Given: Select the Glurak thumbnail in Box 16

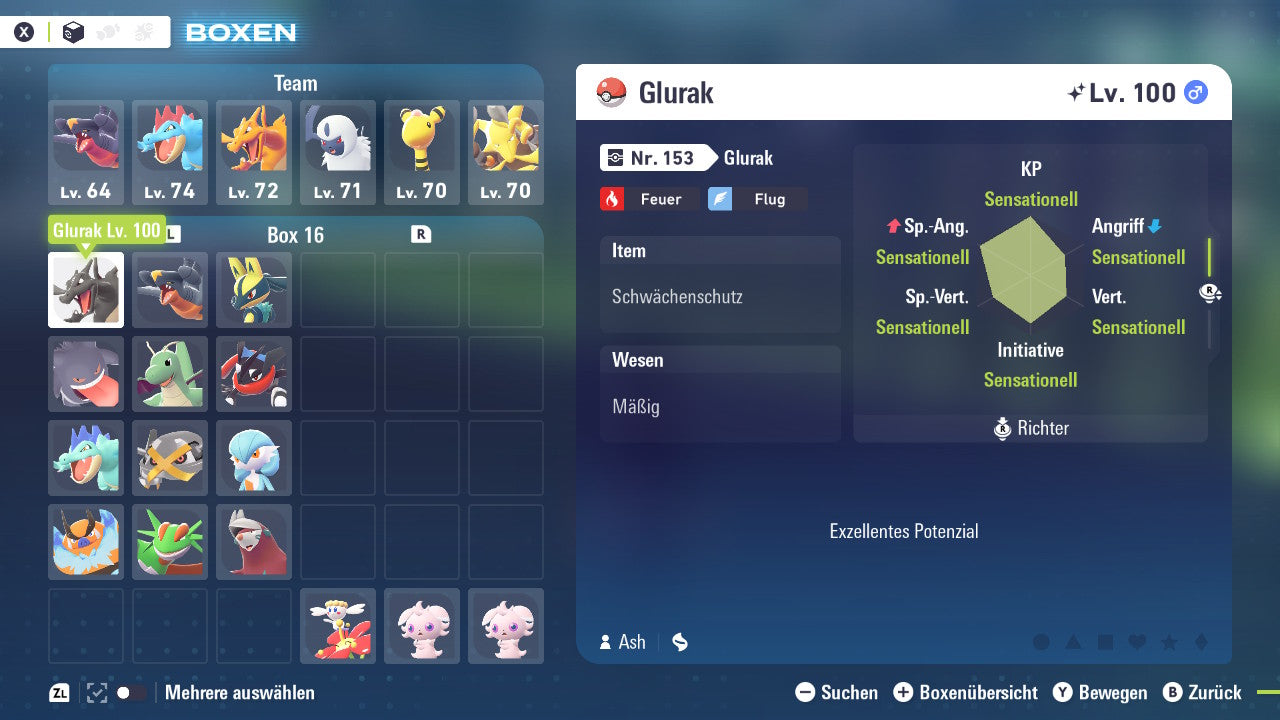Looking at the screenshot, I should tap(85, 290).
